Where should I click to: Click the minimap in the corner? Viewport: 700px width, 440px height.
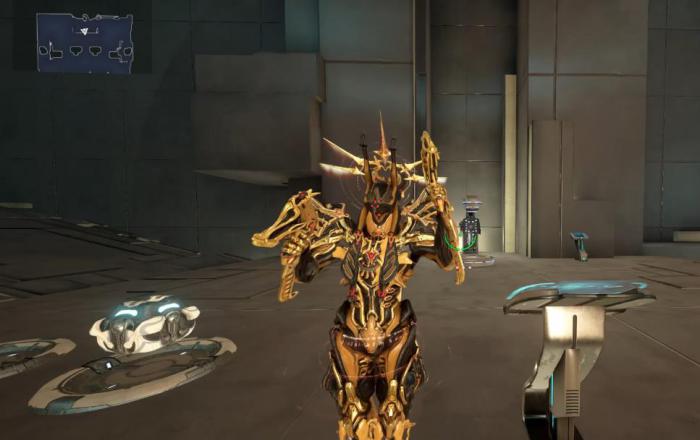pyautogui.click(x=85, y=42)
